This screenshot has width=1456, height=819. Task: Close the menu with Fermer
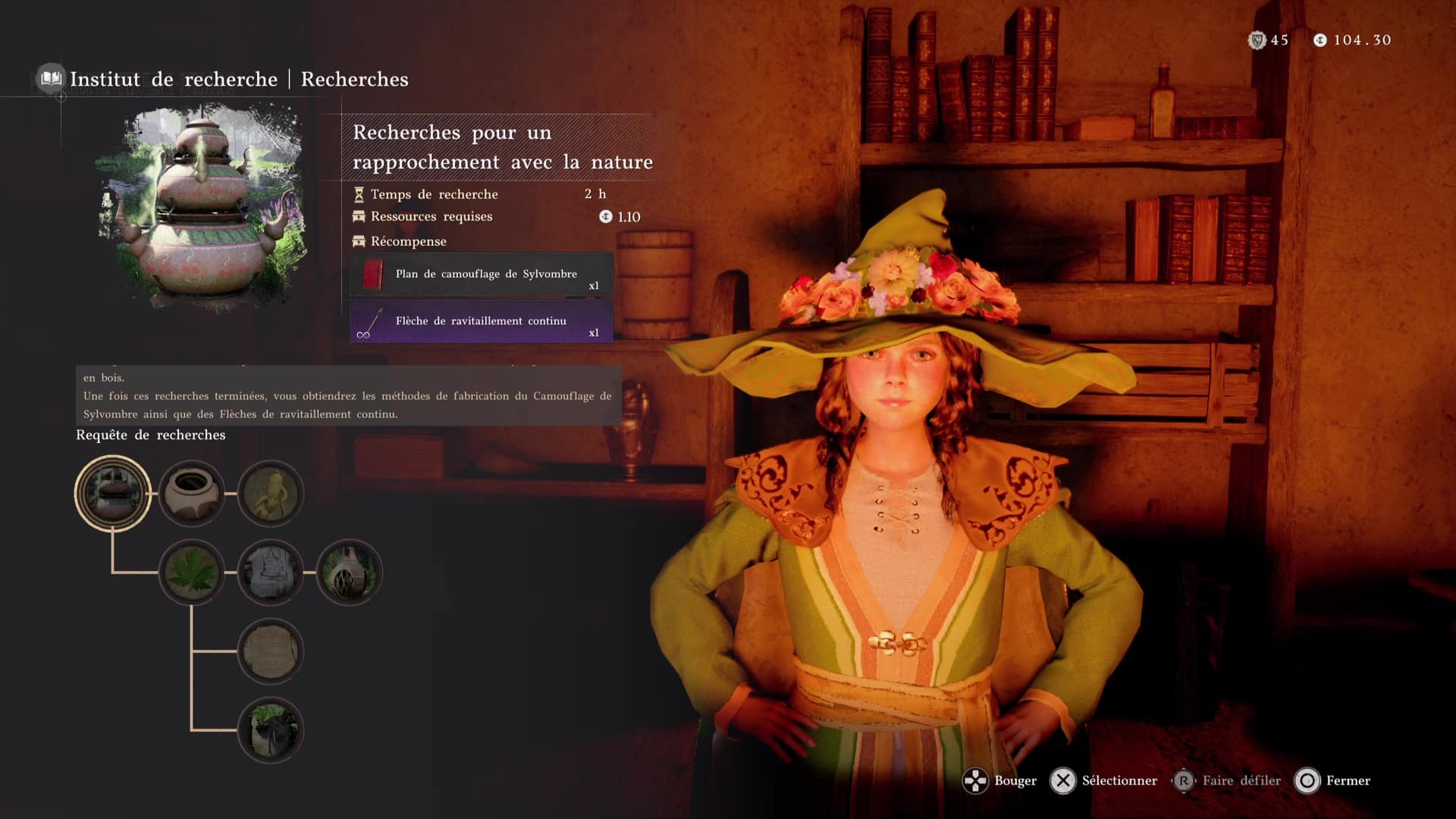pyautogui.click(x=1334, y=780)
